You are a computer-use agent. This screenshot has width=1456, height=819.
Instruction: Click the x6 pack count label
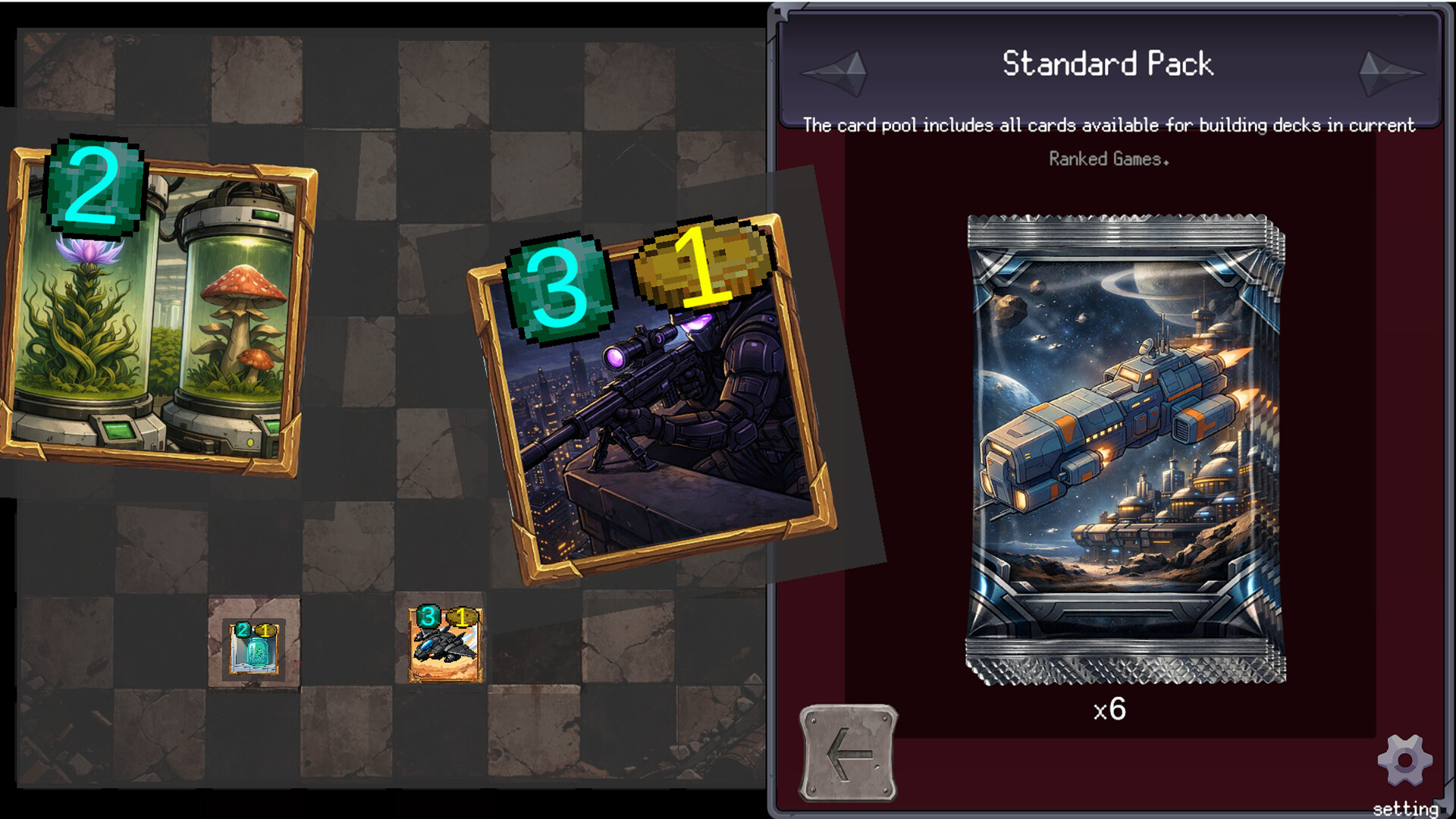pos(1109,709)
